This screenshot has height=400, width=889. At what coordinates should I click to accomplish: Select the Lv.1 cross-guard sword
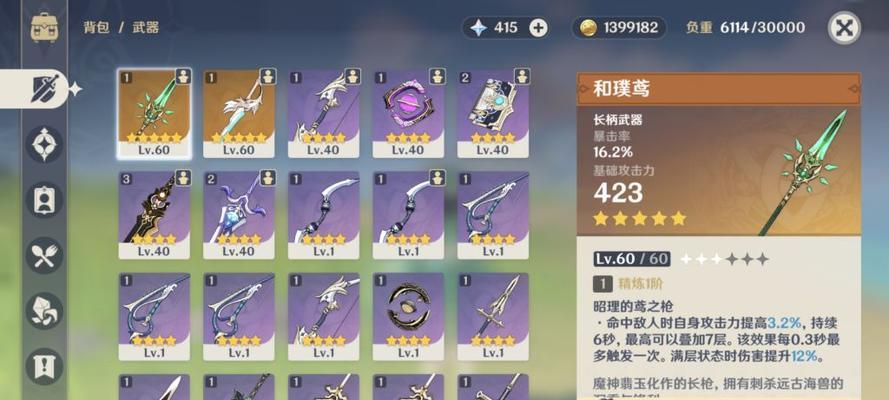pyautogui.click(x=492, y=315)
